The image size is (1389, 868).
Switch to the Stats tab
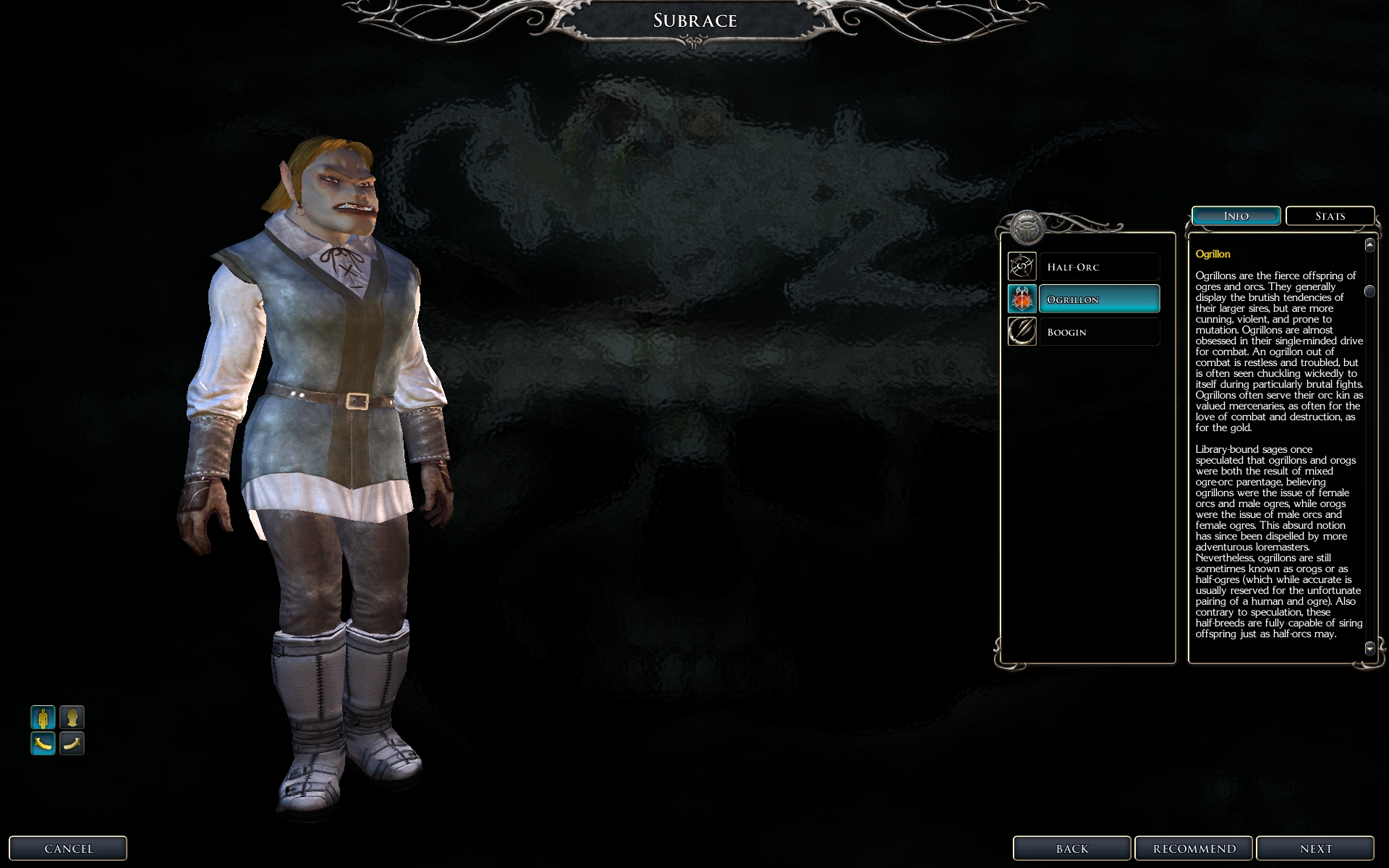coord(1330,216)
